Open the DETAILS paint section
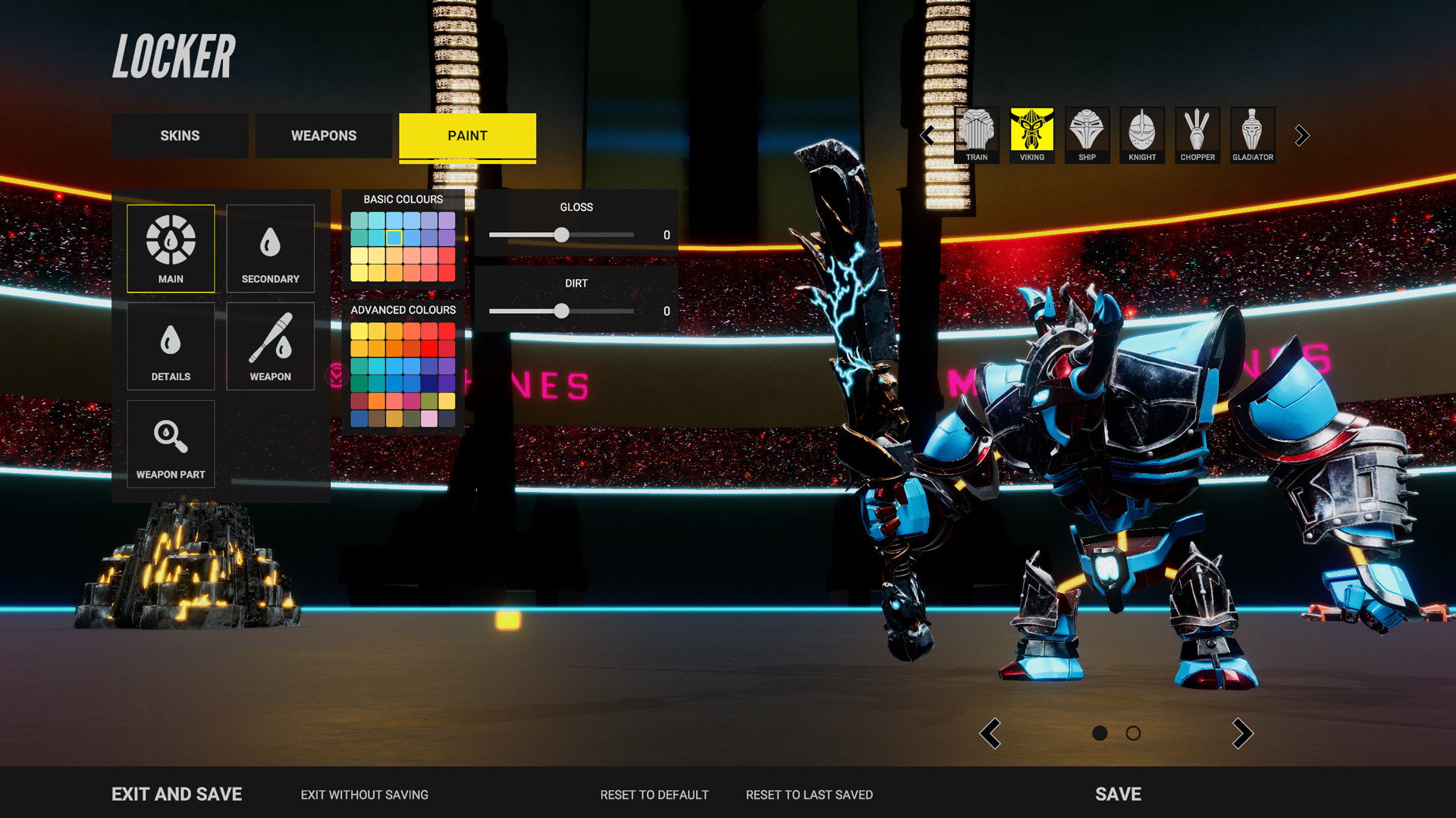This screenshot has width=1456, height=818. click(x=170, y=346)
